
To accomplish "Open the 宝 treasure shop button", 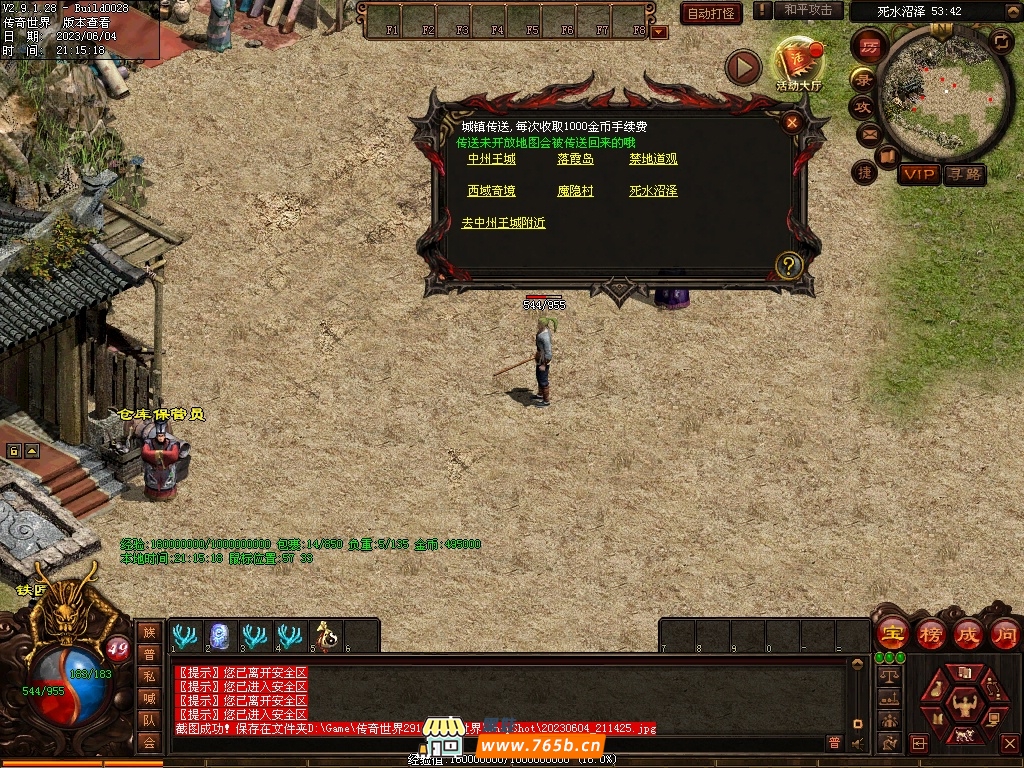I will [x=892, y=634].
